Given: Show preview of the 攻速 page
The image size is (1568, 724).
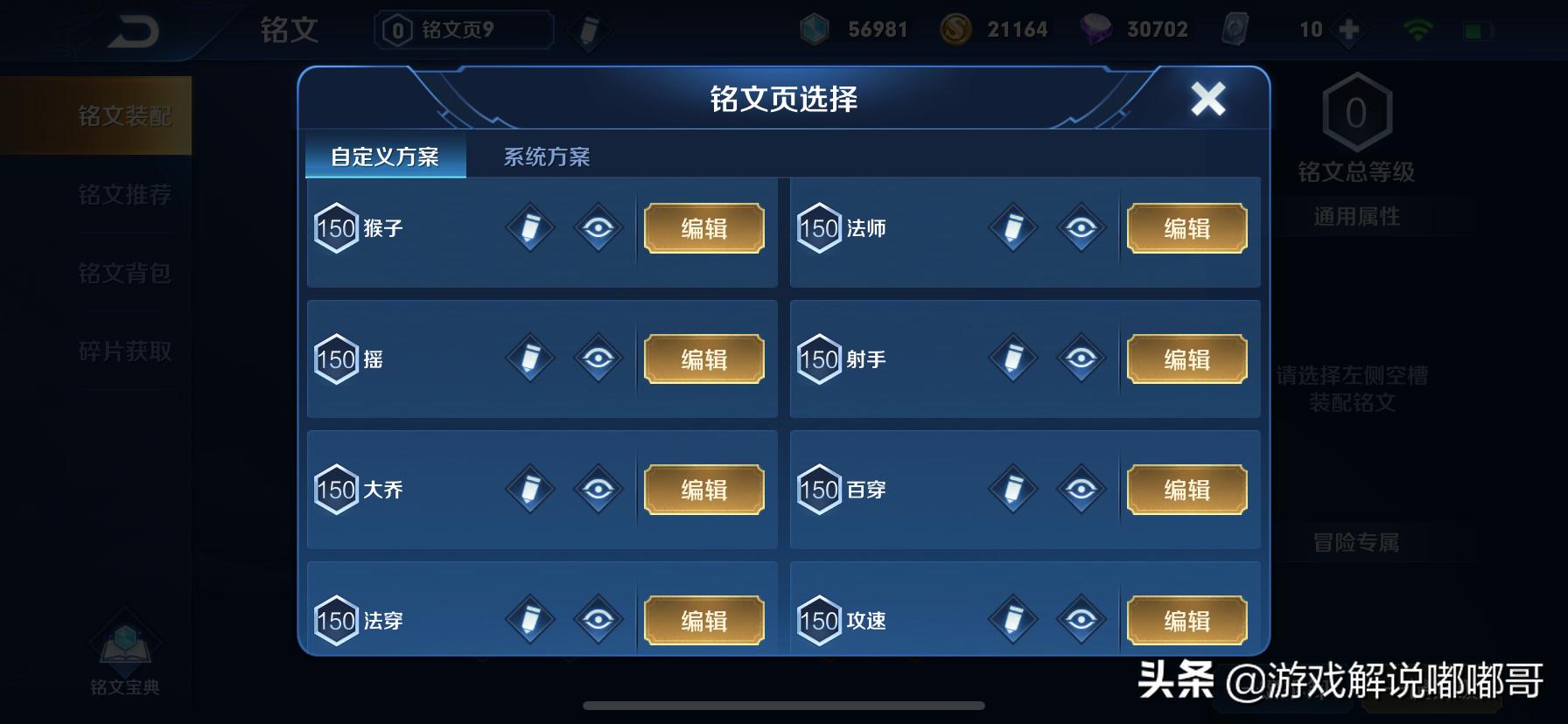Looking at the screenshot, I should pos(1080,621).
